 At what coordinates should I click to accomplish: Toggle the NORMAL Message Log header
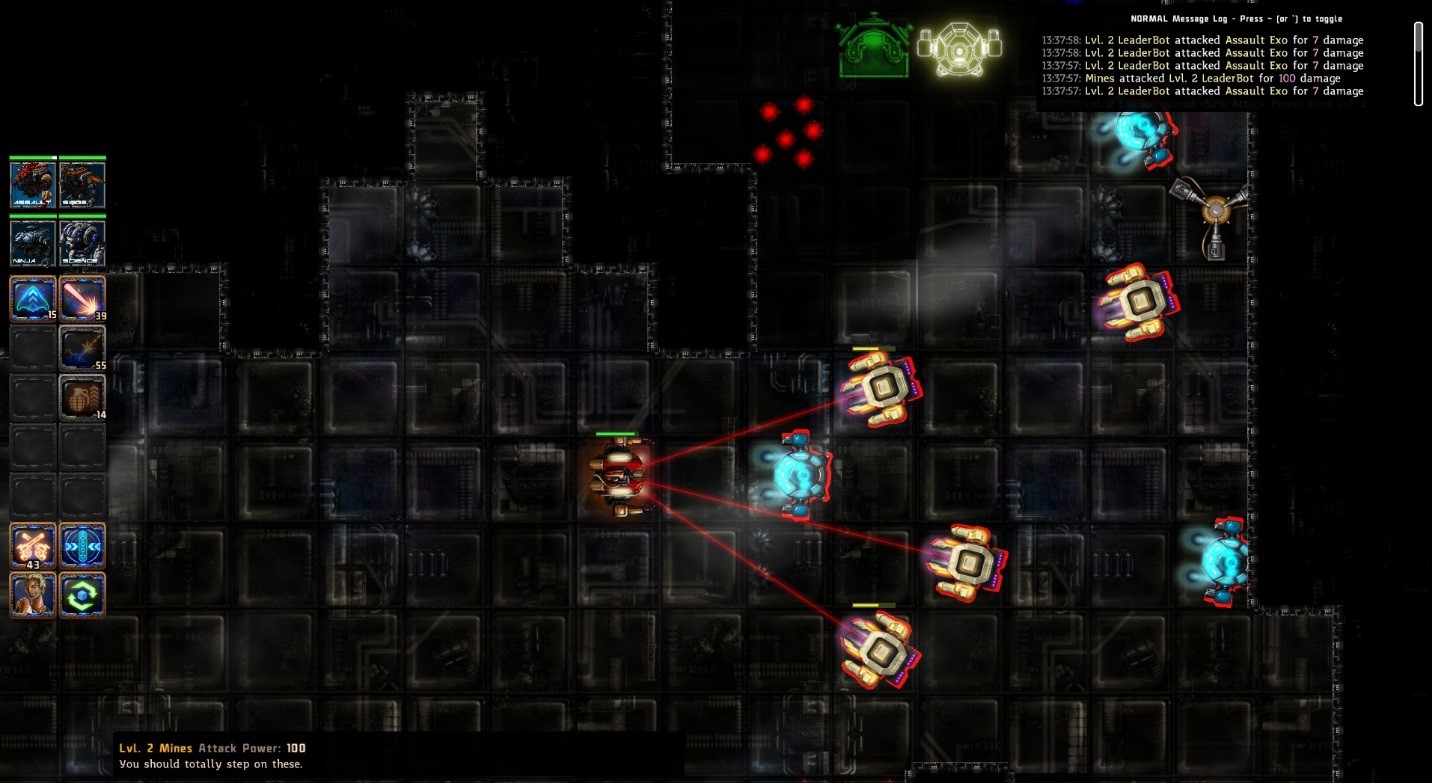click(x=1237, y=18)
